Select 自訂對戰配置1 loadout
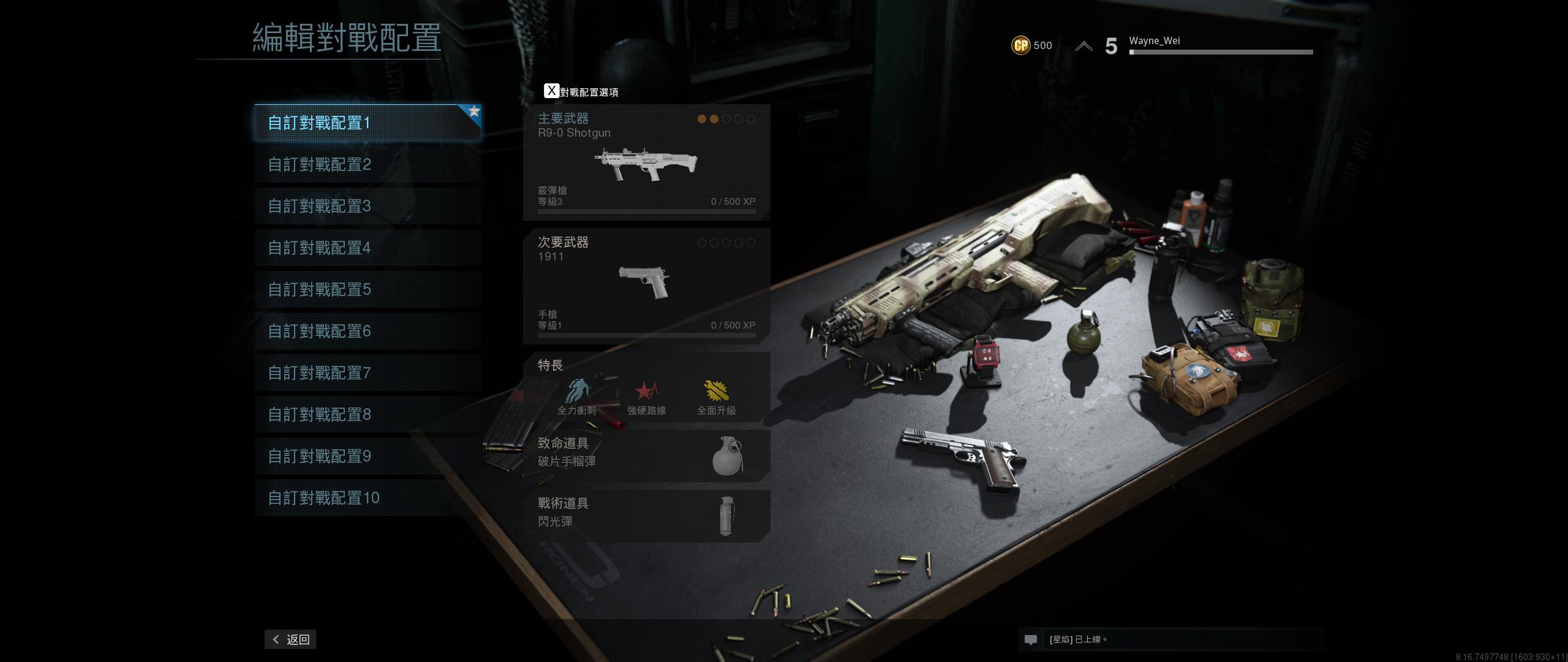The width and height of the screenshot is (1568, 662). (367, 123)
